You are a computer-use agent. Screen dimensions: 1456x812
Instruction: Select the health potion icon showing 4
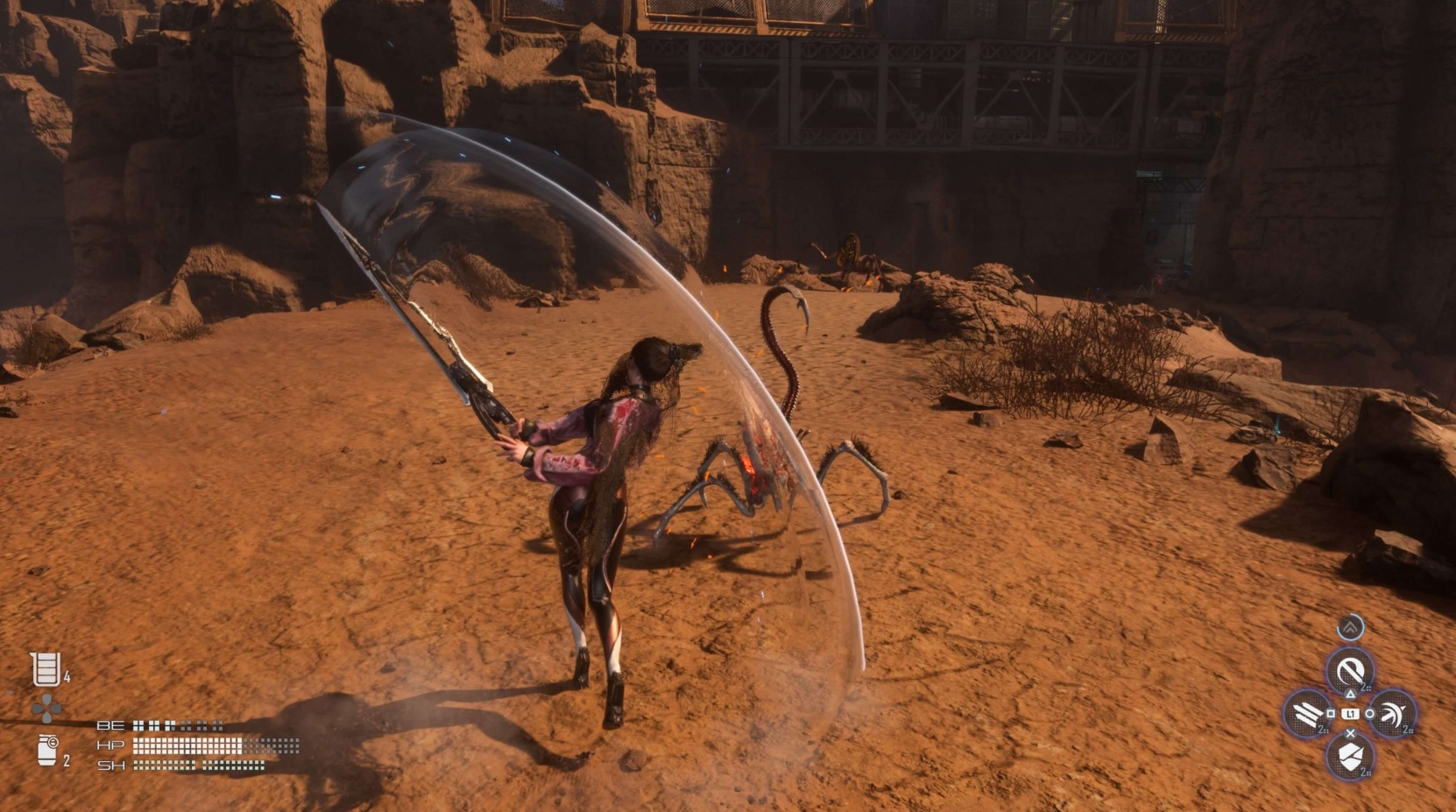point(46,669)
